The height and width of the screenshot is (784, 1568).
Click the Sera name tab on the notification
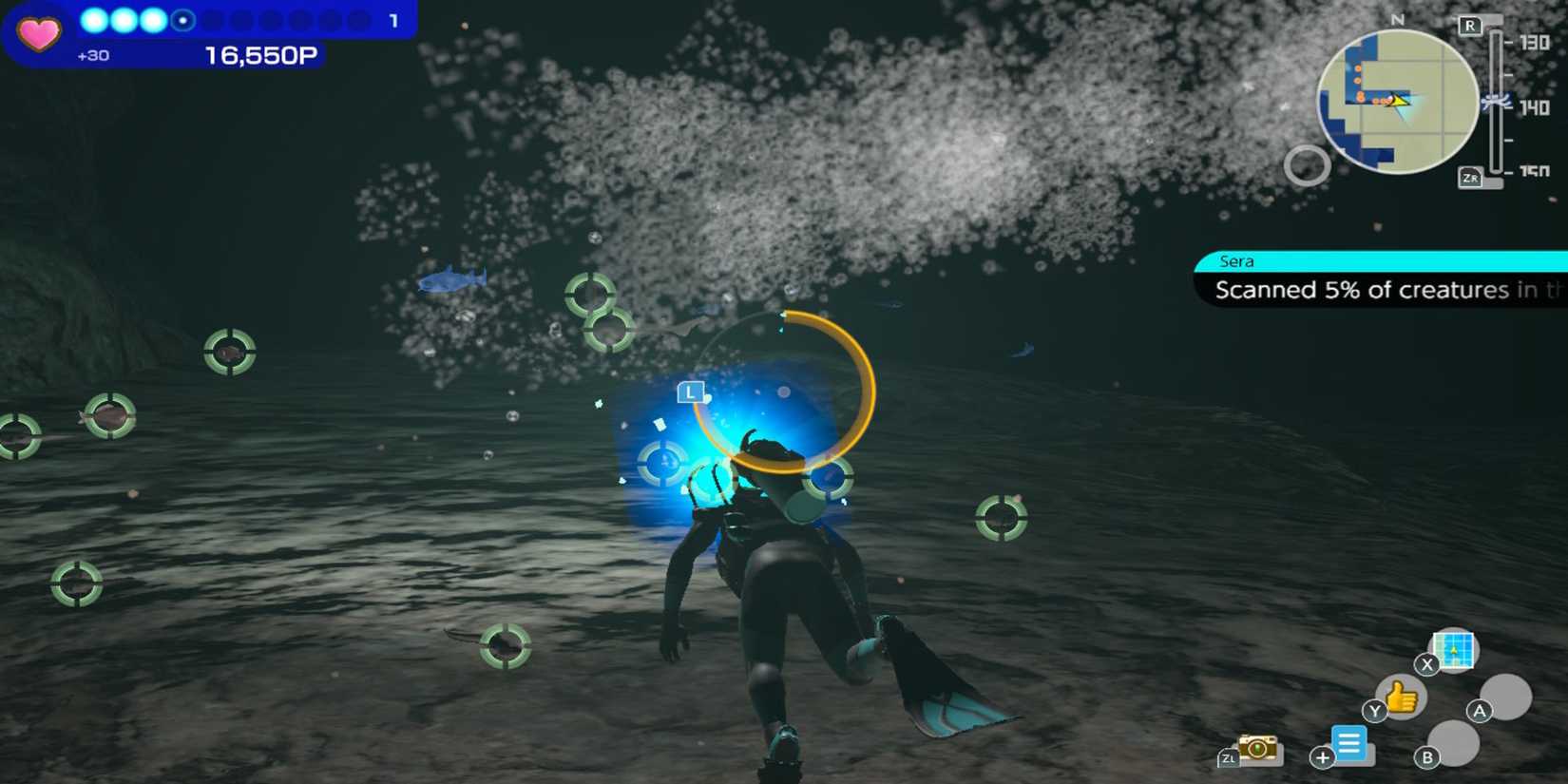[1237, 261]
